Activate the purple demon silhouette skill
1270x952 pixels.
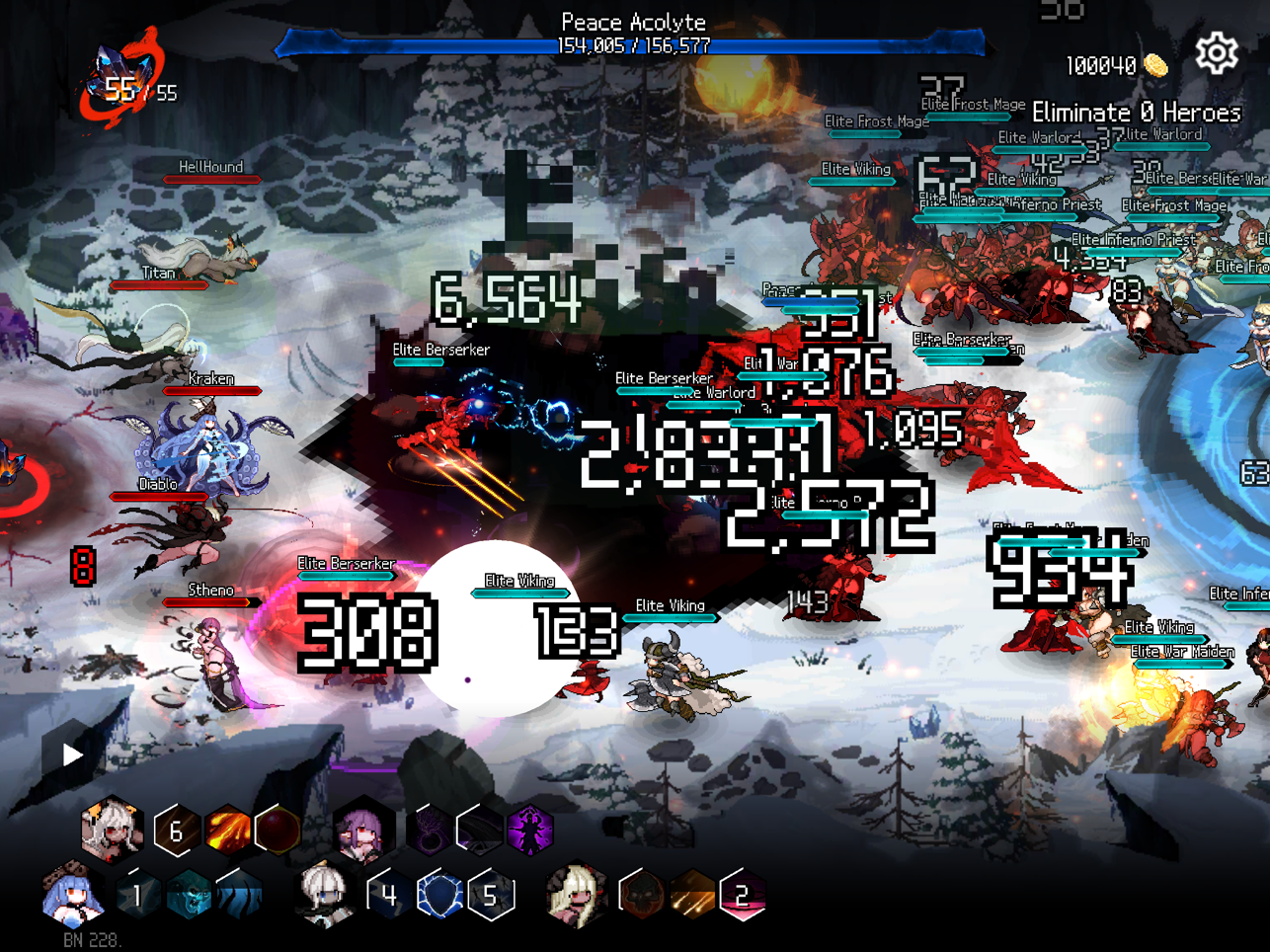click(x=530, y=830)
